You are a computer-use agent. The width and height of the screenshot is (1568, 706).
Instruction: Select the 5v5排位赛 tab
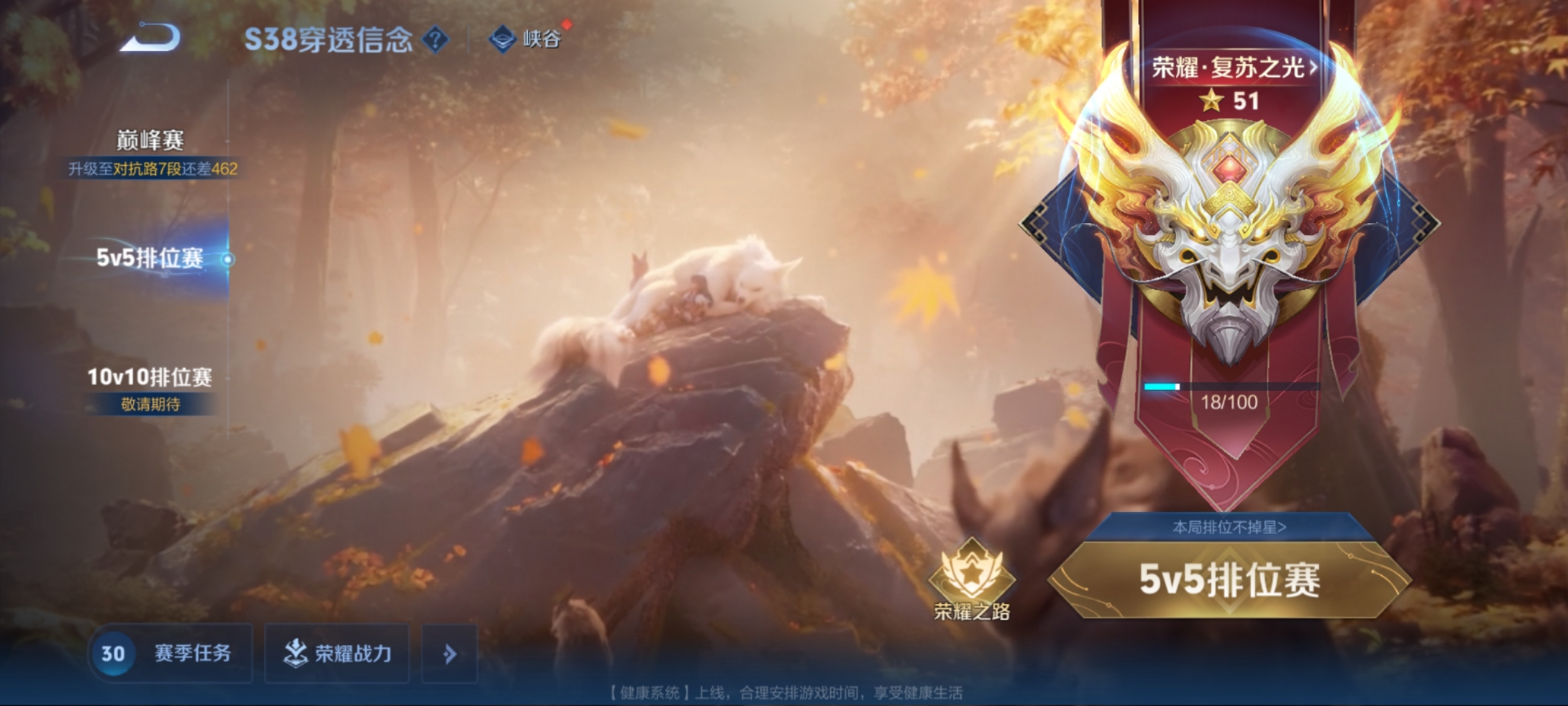150,258
